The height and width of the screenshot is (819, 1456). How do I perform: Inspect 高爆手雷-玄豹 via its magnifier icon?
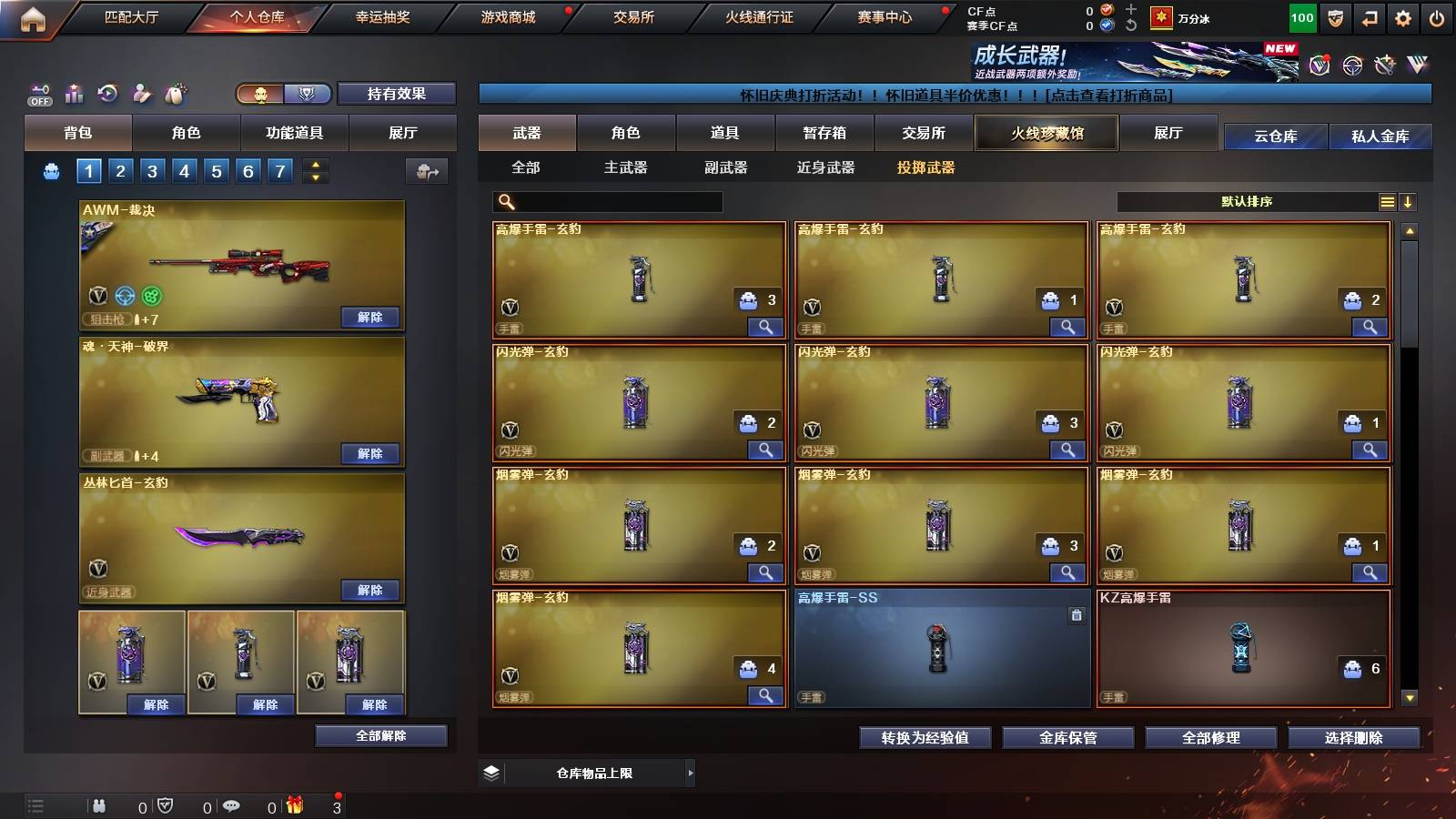click(x=767, y=326)
